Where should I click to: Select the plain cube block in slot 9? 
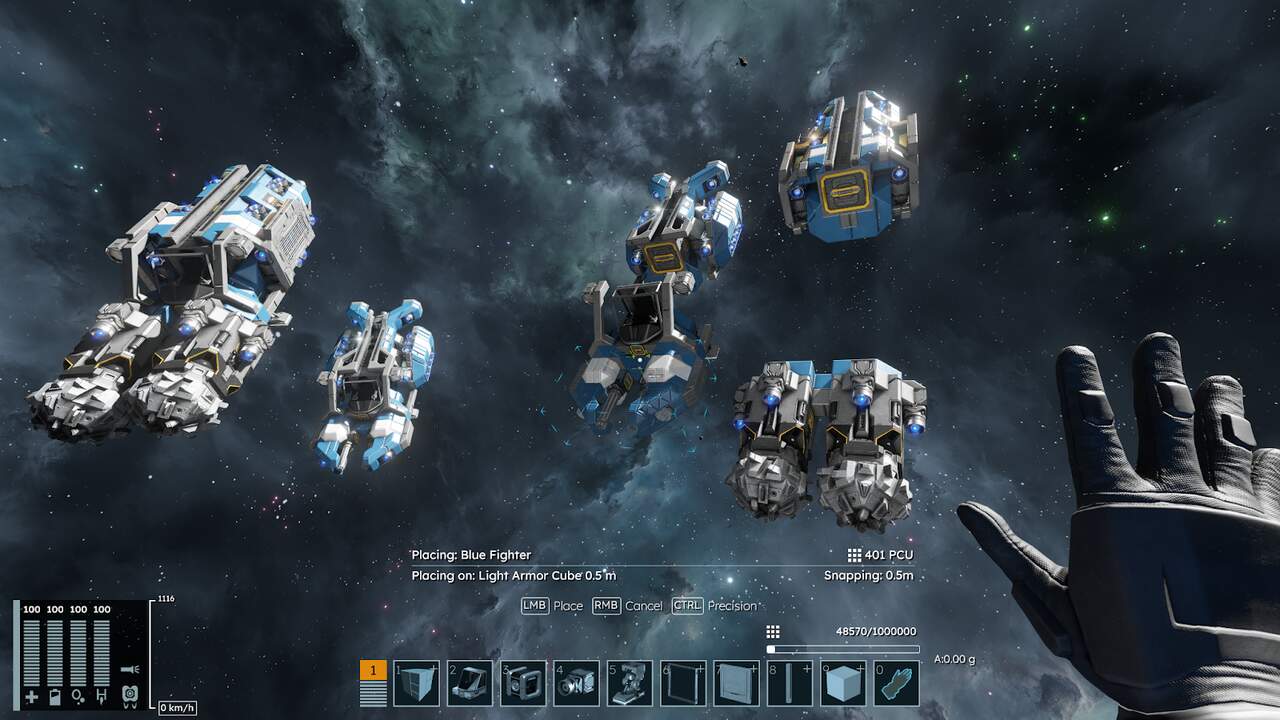click(844, 684)
